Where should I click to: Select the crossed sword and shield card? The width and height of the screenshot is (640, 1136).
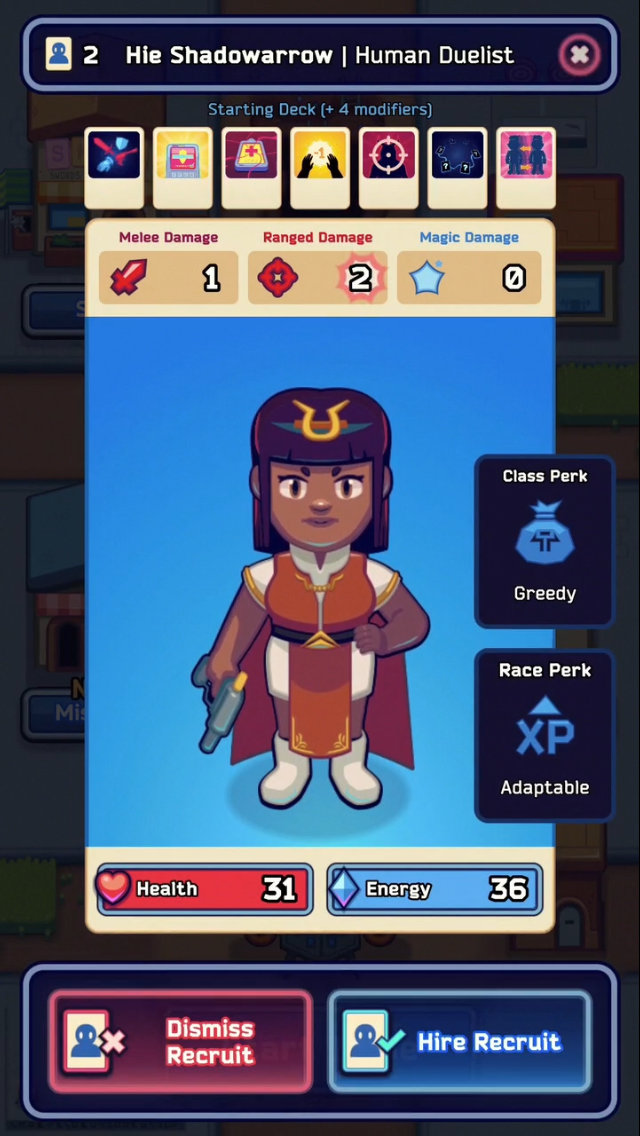tap(113, 166)
